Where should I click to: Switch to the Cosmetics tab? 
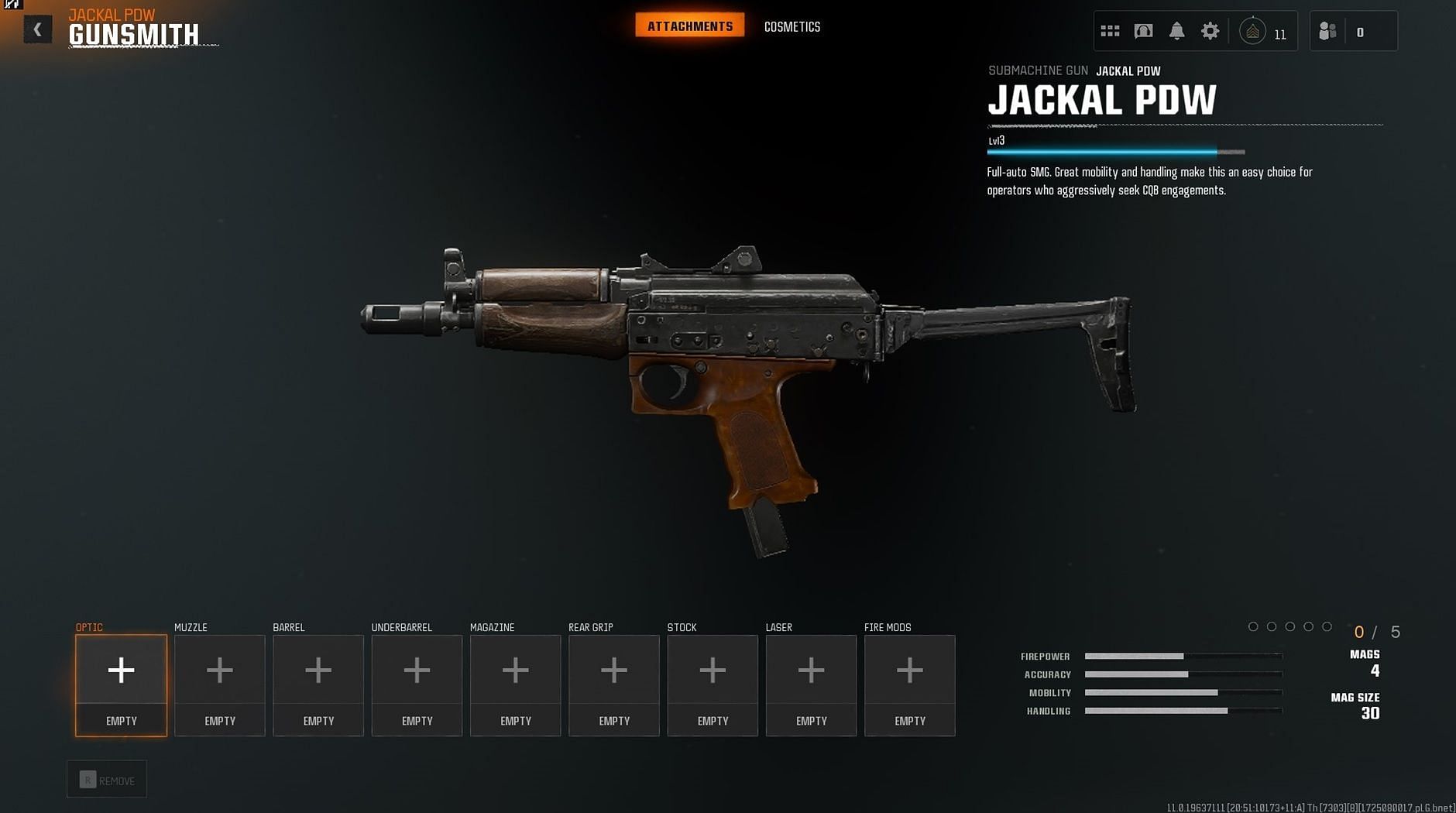[x=792, y=27]
